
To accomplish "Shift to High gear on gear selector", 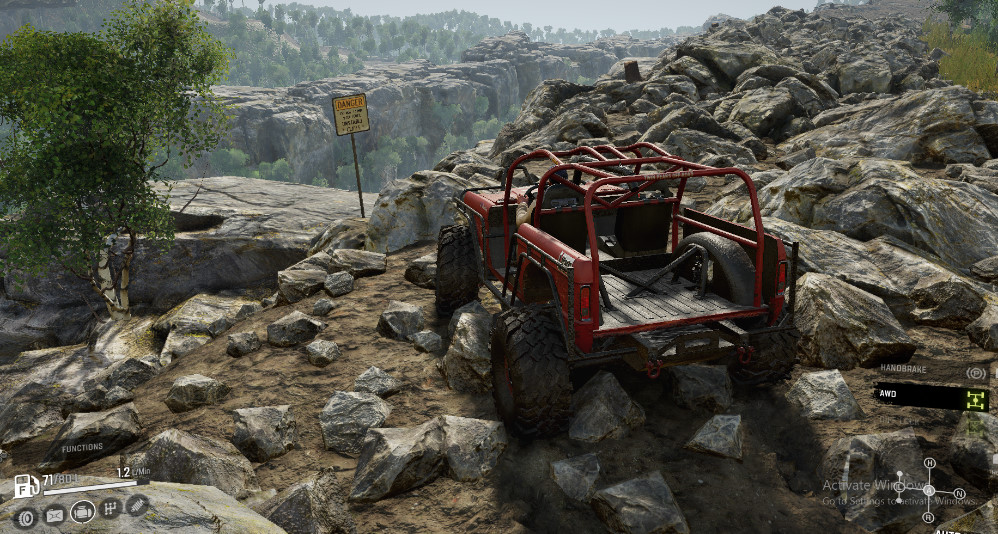I will [x=929, y=464].
